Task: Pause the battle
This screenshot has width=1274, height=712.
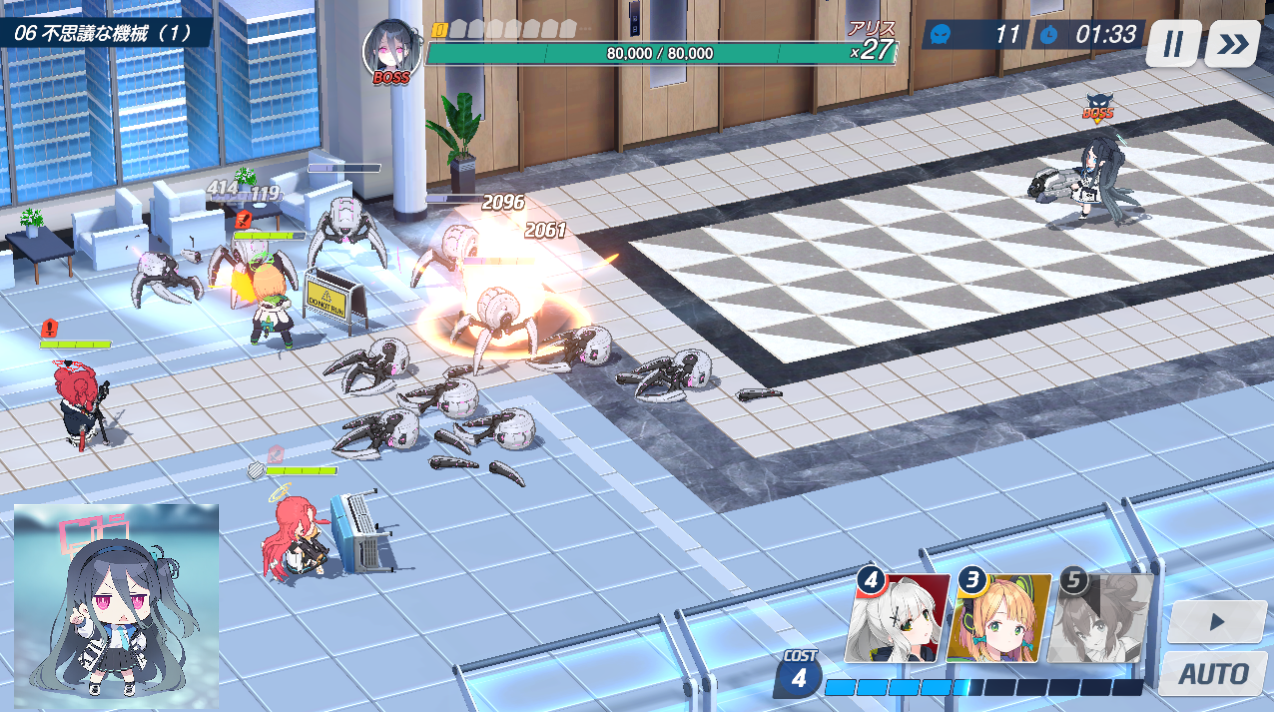Action: click(x=1173, y=44)
